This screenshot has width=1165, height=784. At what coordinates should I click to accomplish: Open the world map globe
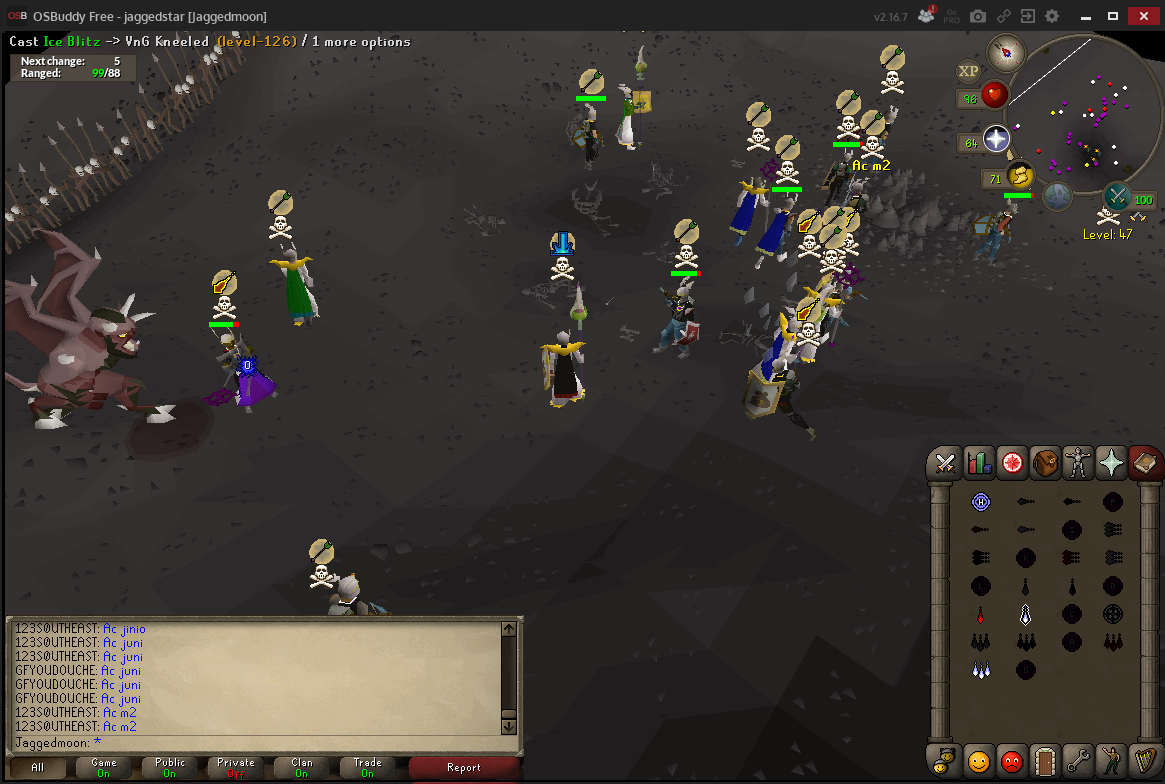coord(1058,196)
